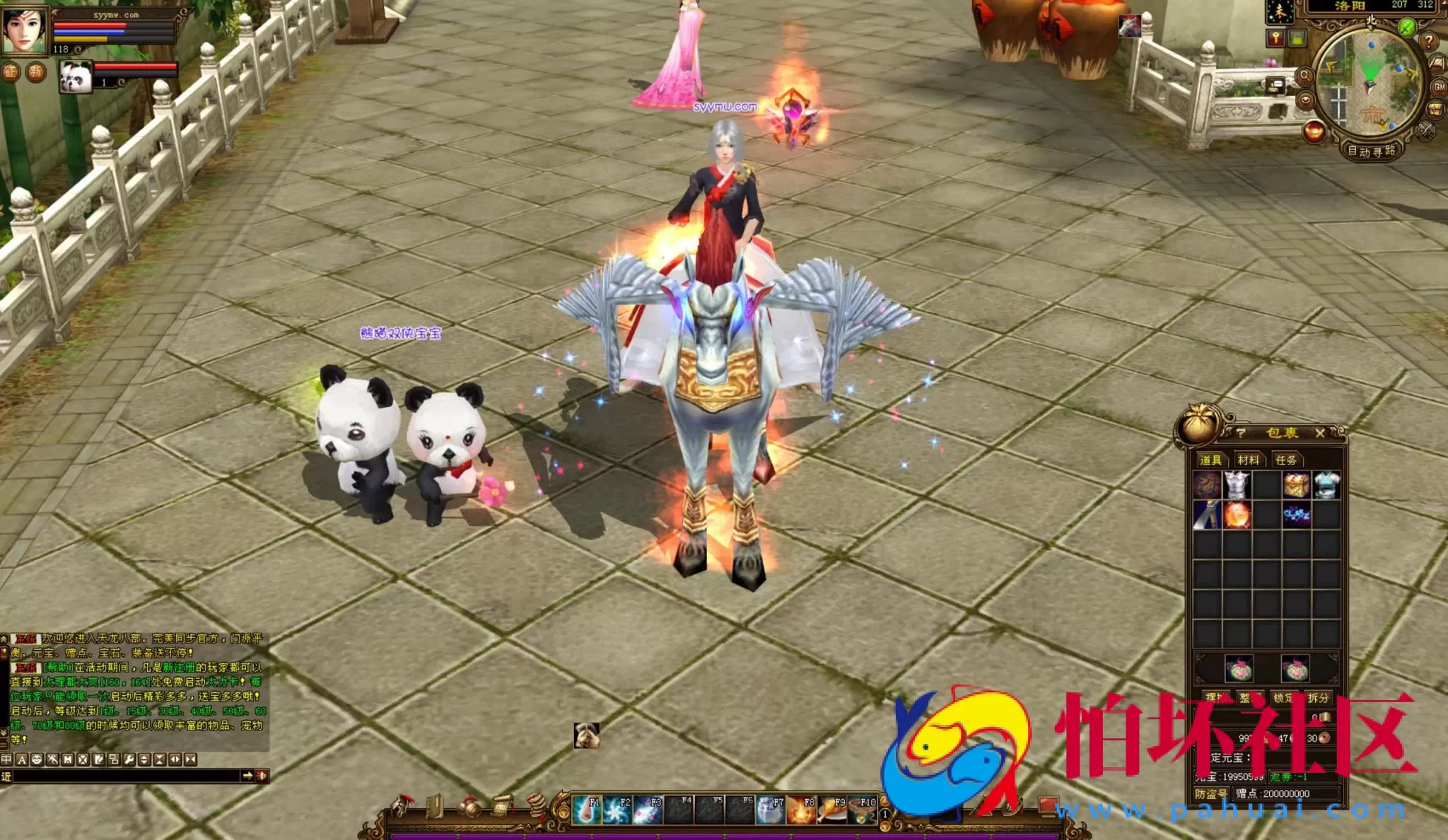Switch to the 任务 tab in the 包裹 panel

click(1286, 460)
